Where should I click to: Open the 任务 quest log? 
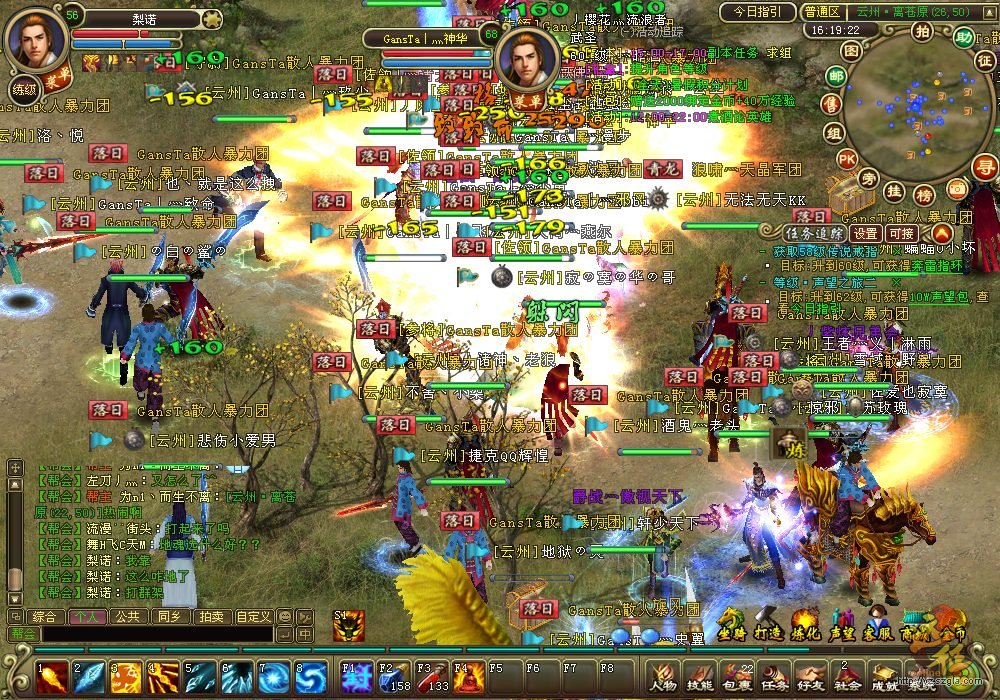tap(773, 677)
